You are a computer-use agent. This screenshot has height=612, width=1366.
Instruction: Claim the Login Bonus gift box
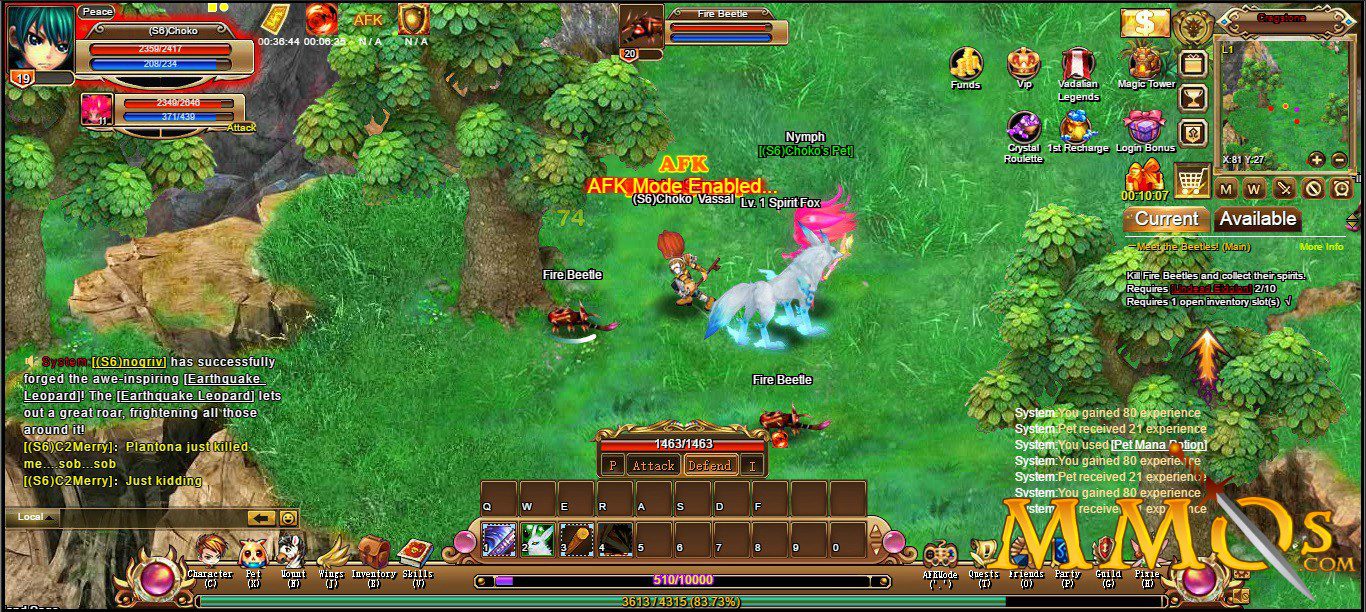1145,127
